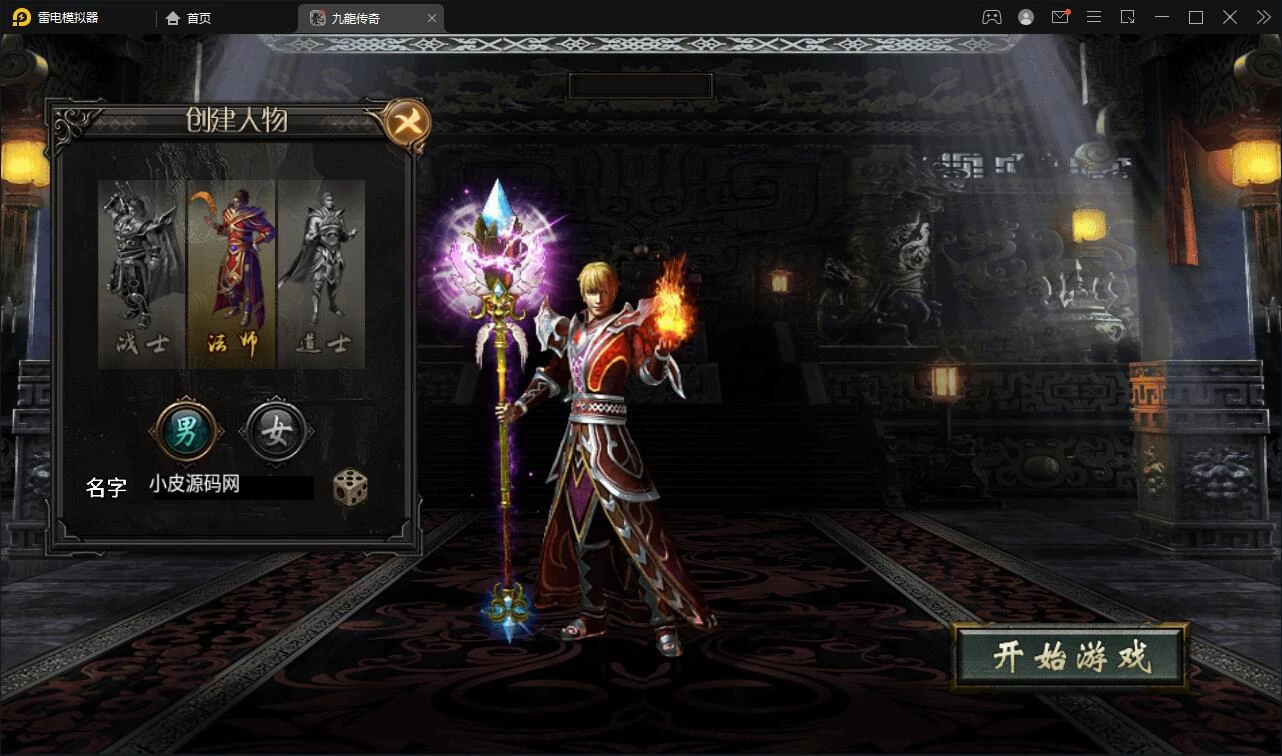Choose the 法师 mage class
1282x756 pixels.
232,272
